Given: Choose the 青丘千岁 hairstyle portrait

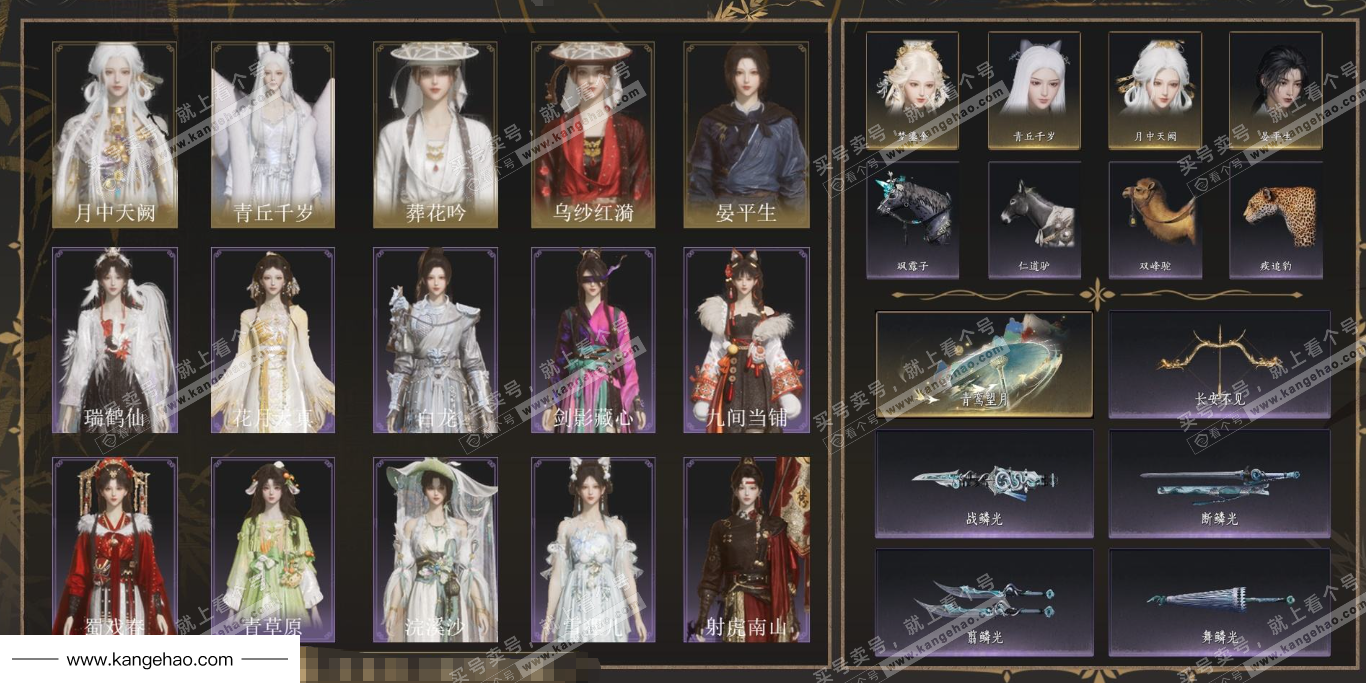Looking at the screenshot, I should coord(1033,90).
